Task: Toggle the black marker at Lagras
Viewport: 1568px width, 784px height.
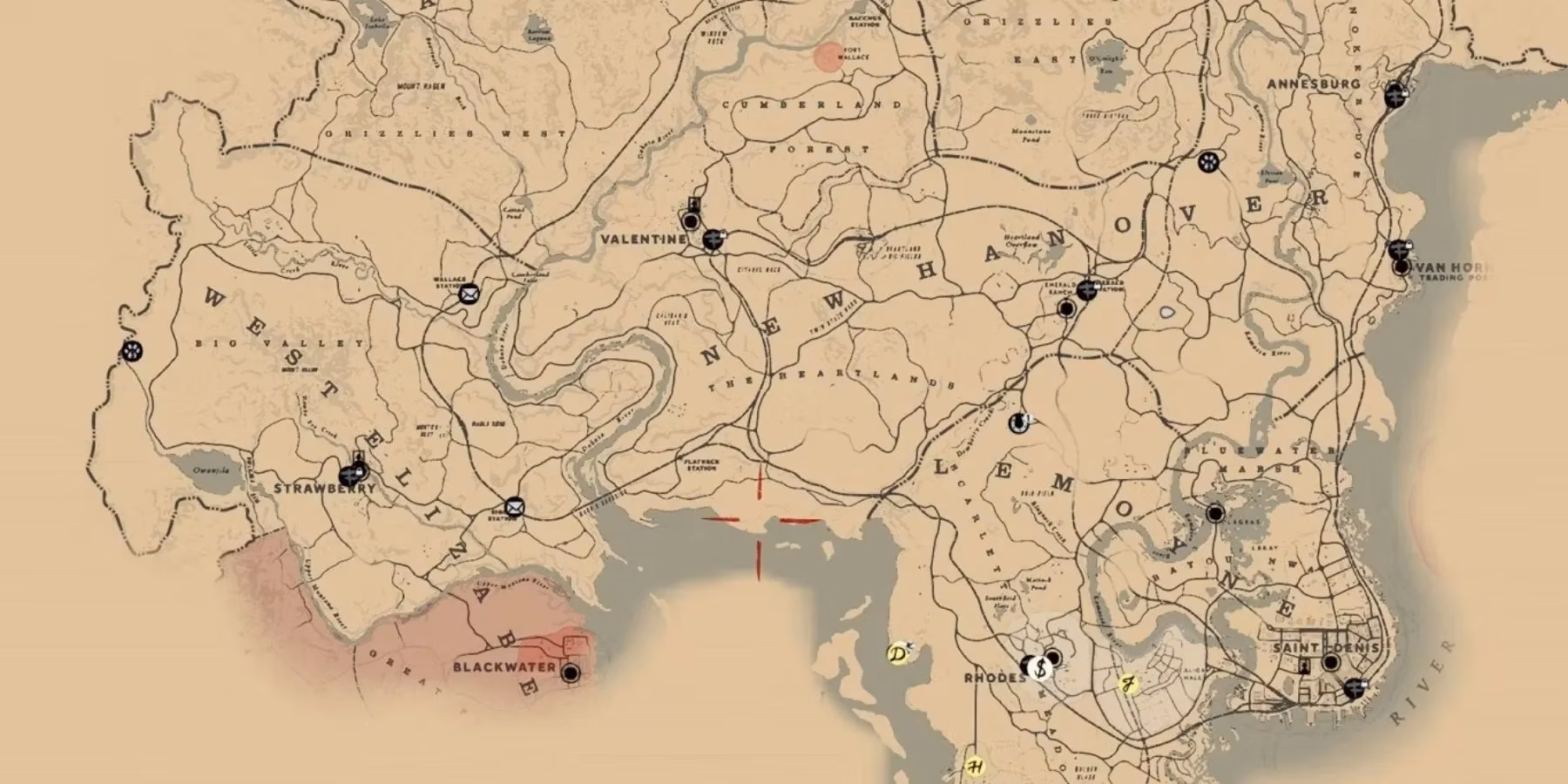Action: 1217,514
